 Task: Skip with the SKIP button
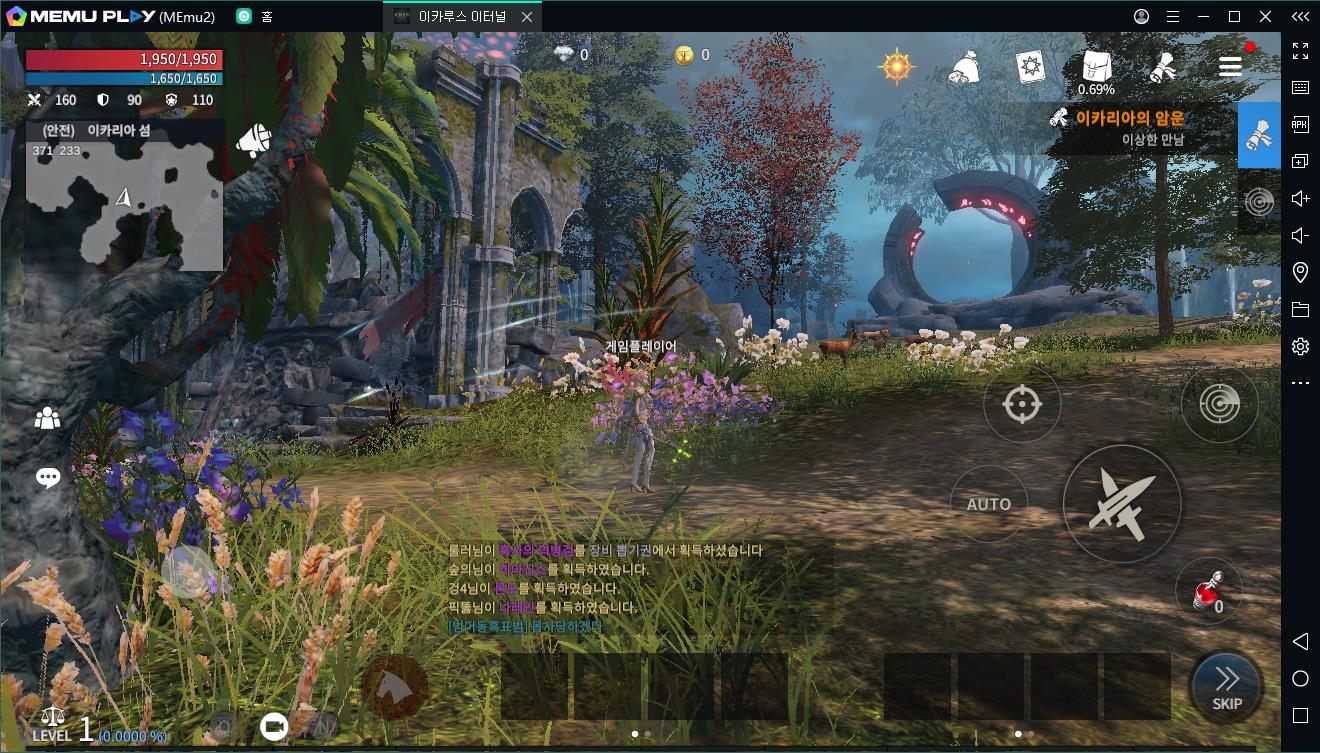tap(1226, 686)
